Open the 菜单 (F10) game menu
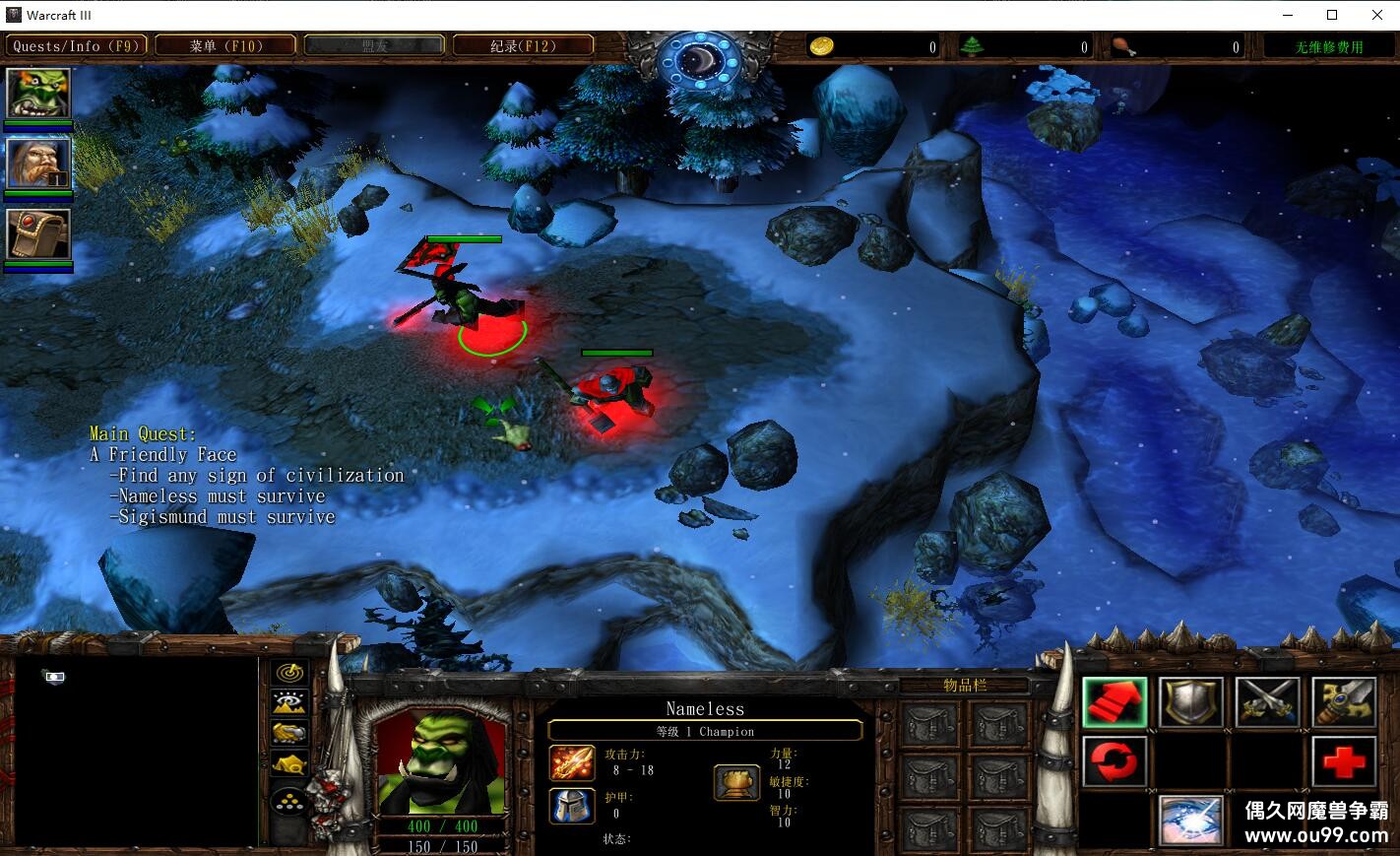Viewport: 1400px width, 856px height. coord(225,45)
